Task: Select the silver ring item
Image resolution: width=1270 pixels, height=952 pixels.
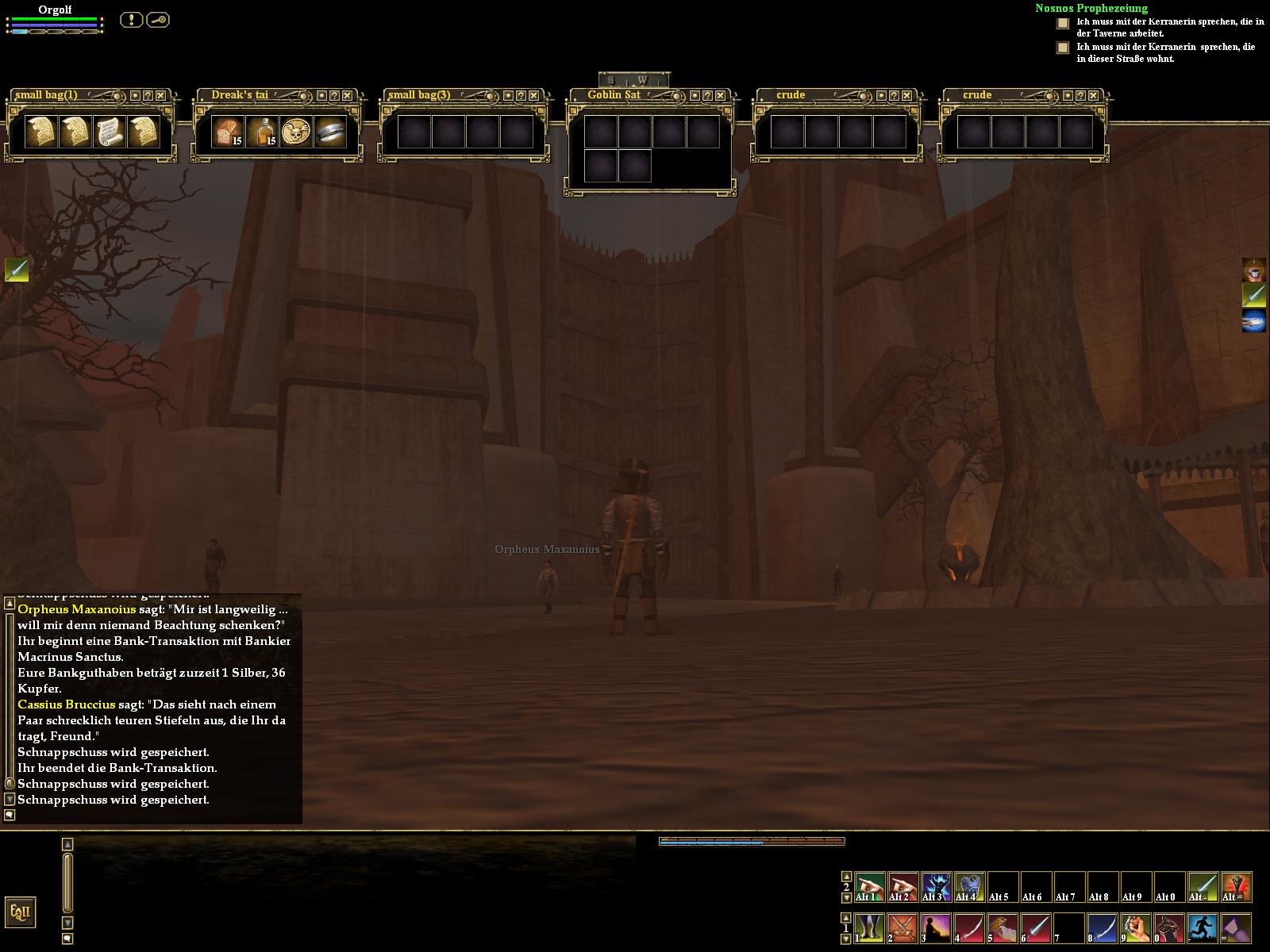Action: (x=330, y=132)
